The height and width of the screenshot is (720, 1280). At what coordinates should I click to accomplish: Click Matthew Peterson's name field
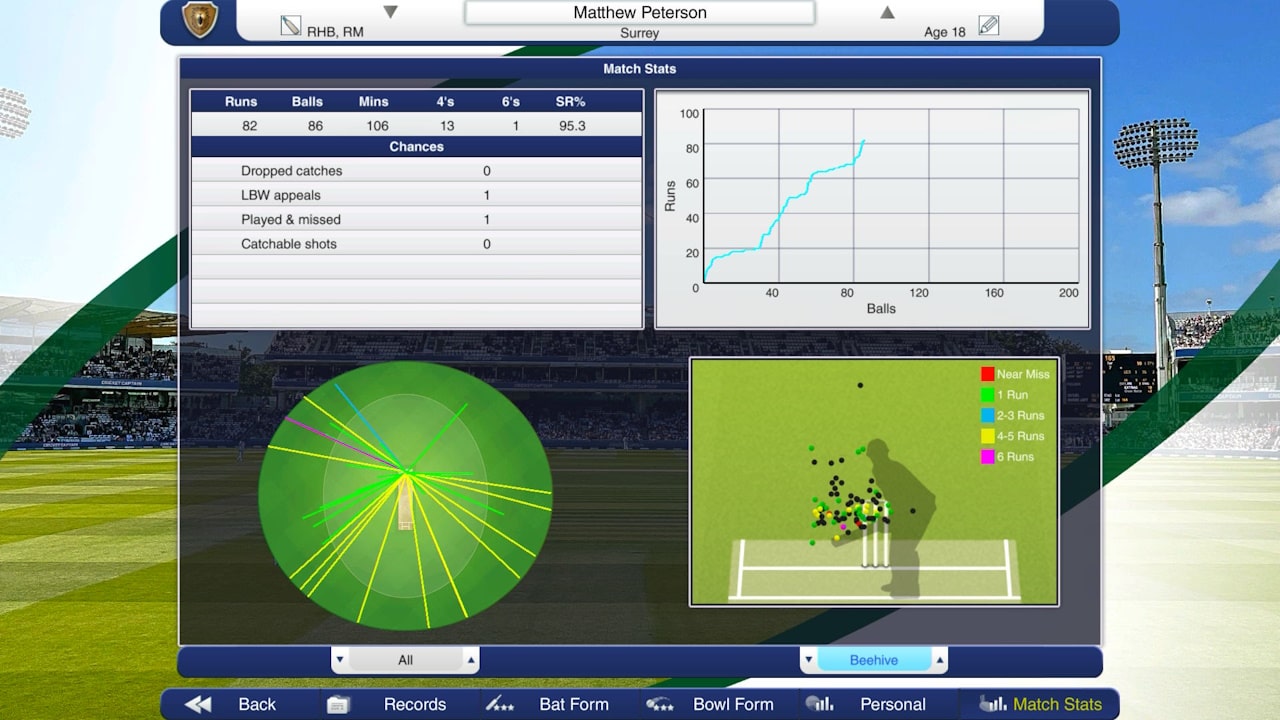pyautogui.click(x=640, y=12)
